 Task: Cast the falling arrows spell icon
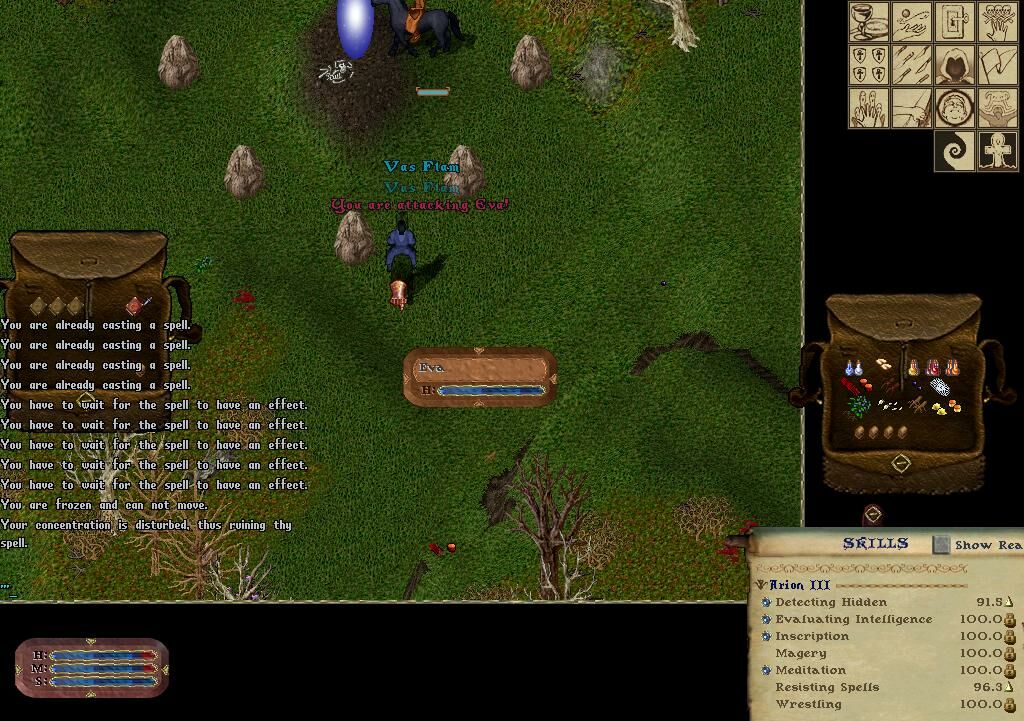point(912,65)
